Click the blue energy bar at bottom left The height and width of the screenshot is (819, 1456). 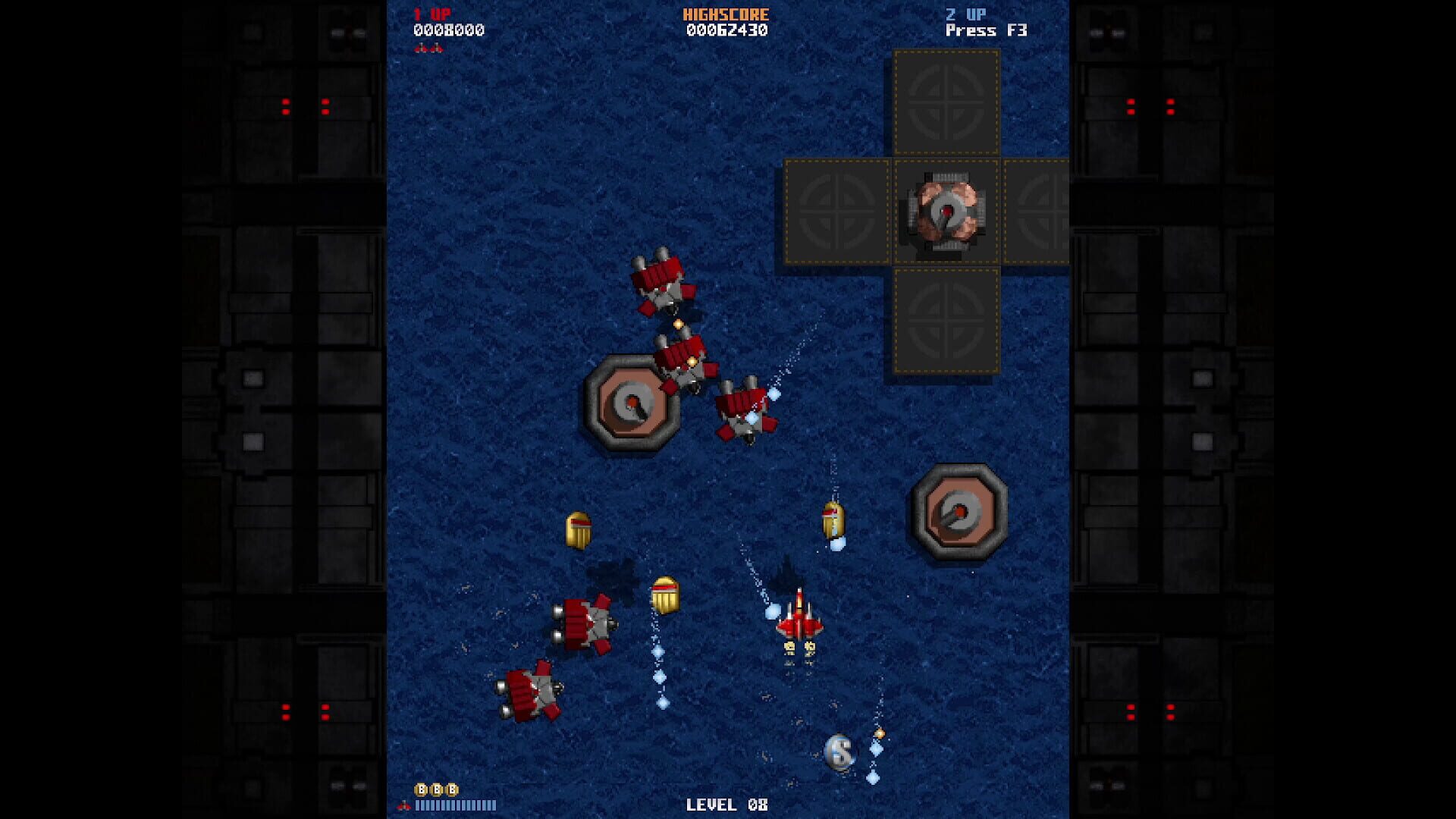[456, 805]
